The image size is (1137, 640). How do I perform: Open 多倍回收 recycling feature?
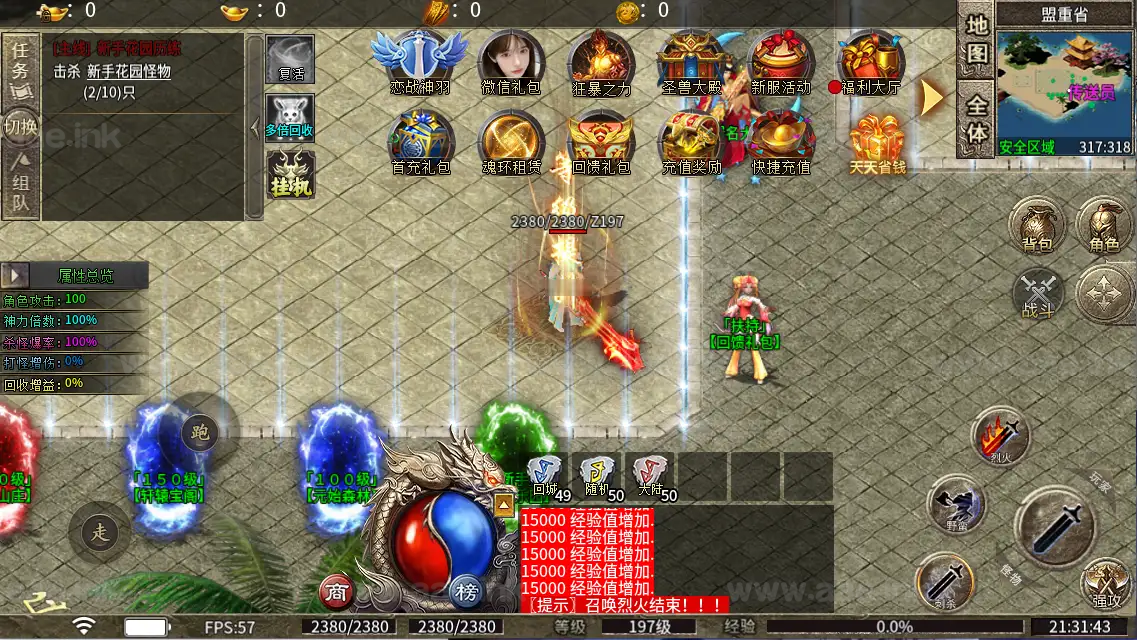tap(290, 117)
